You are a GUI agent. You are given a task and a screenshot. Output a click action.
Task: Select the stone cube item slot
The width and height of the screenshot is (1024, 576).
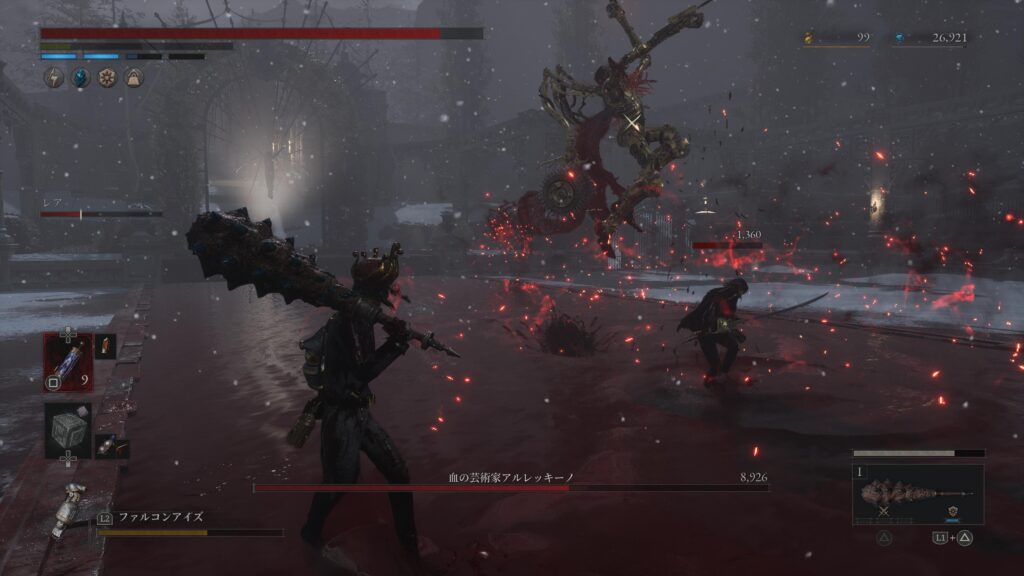[x=67, y=430]
